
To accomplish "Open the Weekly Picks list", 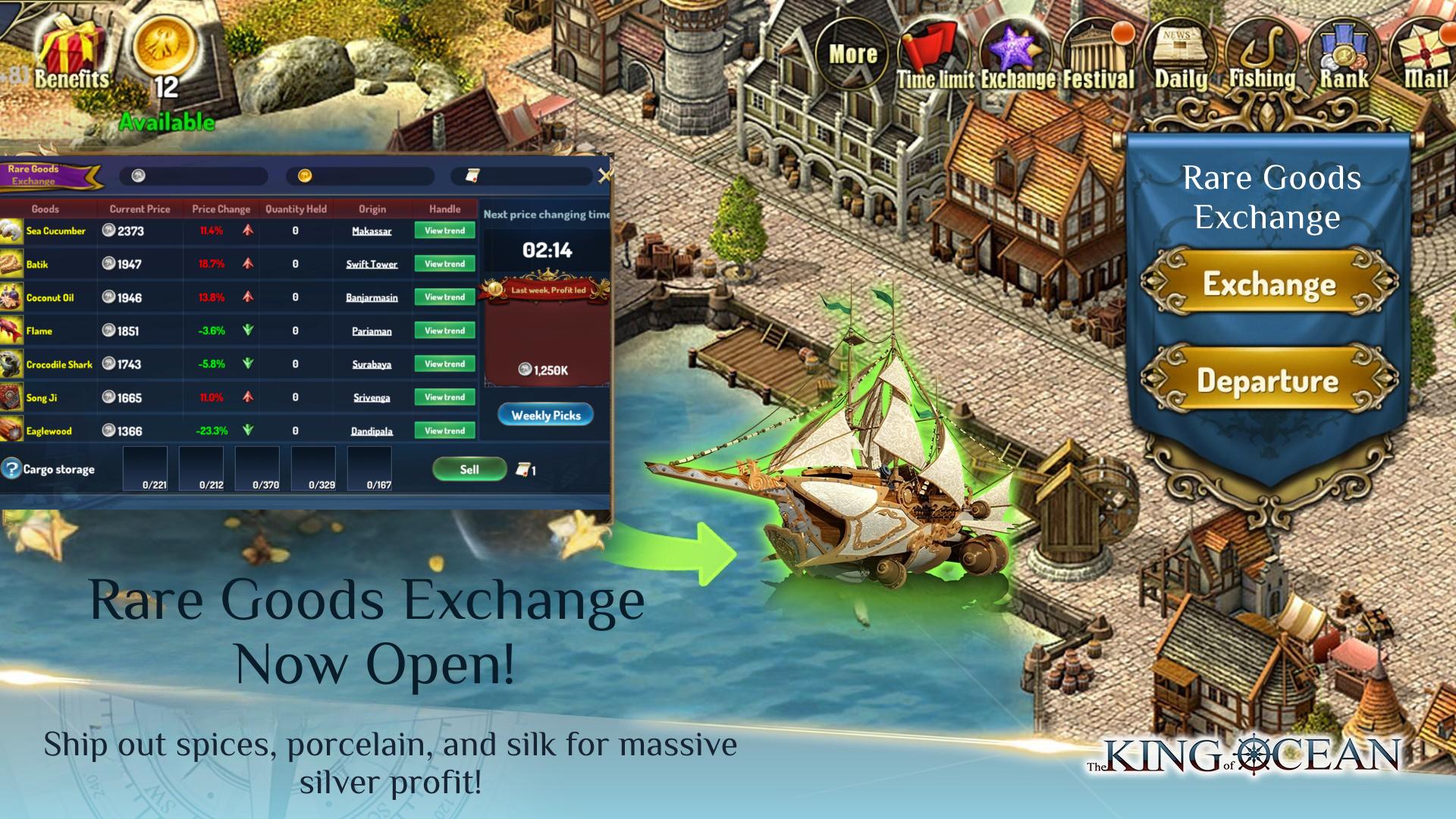I will point(545,415).
